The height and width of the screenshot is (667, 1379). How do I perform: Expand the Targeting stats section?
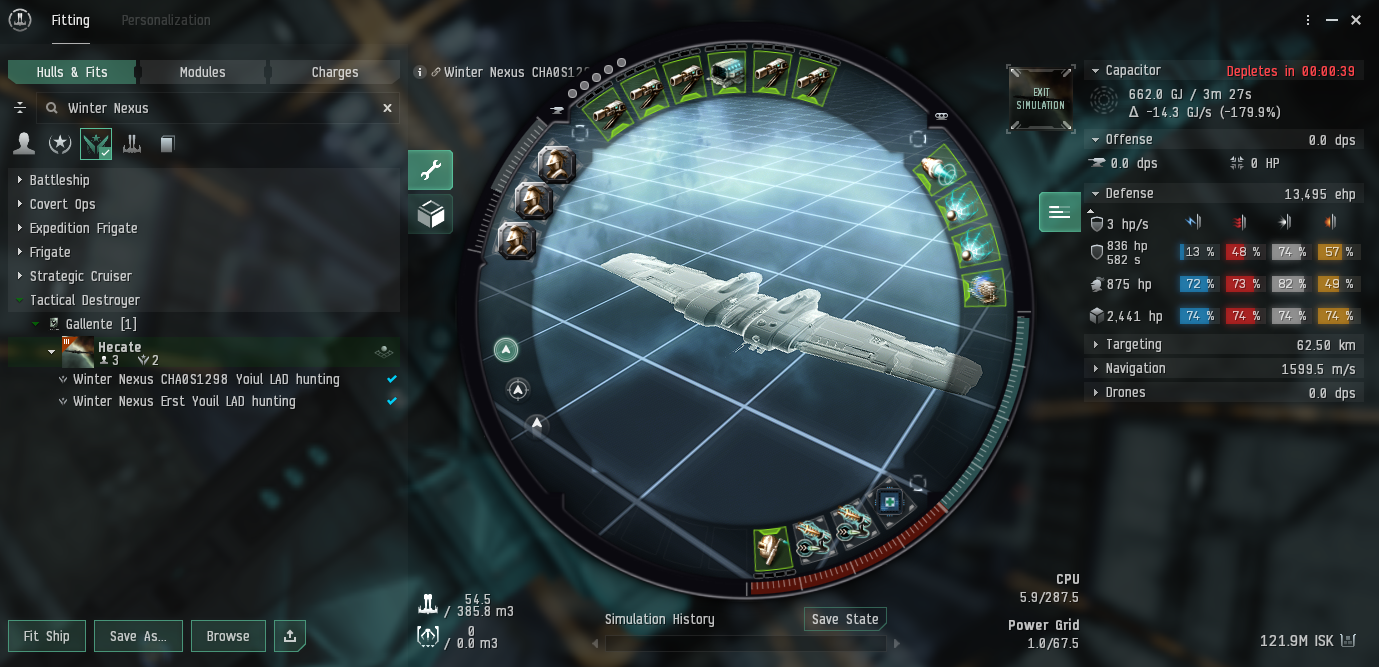click(x=1133, y=345)
